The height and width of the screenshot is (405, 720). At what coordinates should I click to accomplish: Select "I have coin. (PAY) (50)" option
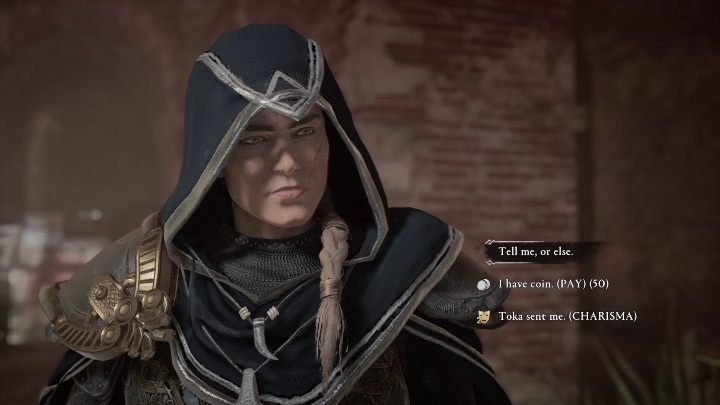[561, 284]
